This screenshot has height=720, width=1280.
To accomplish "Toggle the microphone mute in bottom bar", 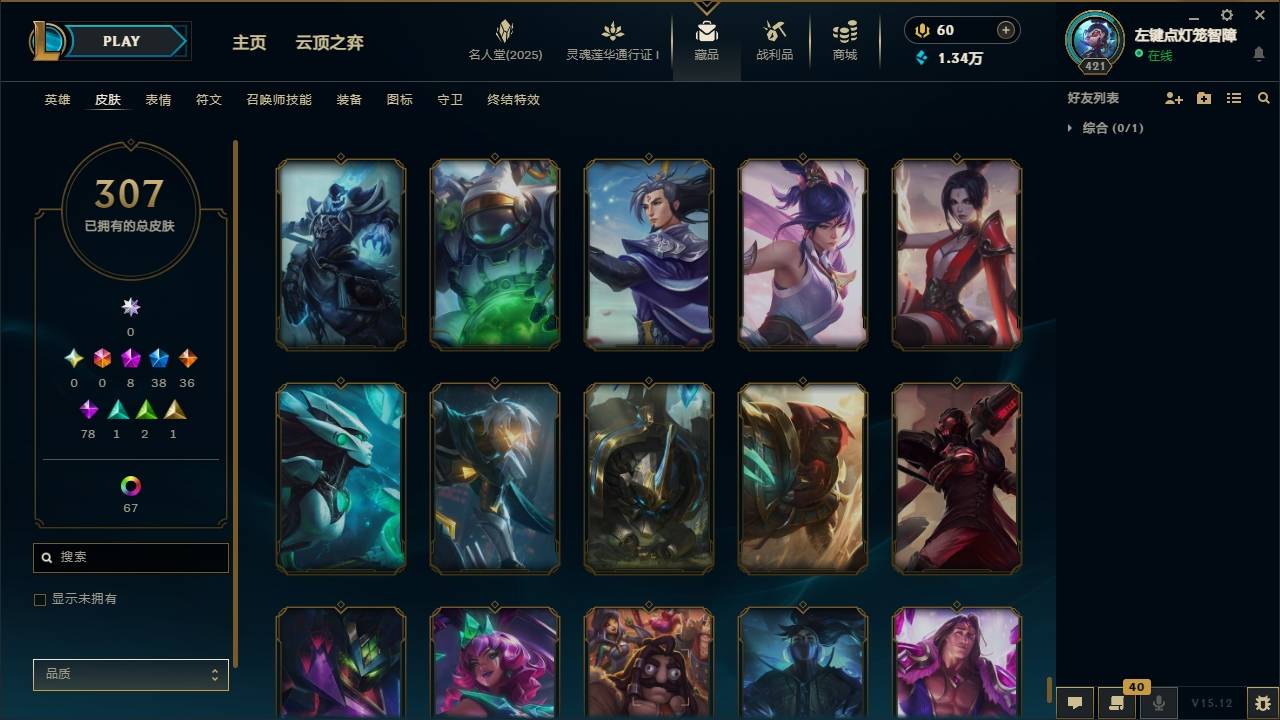I will click(1158, 703).
